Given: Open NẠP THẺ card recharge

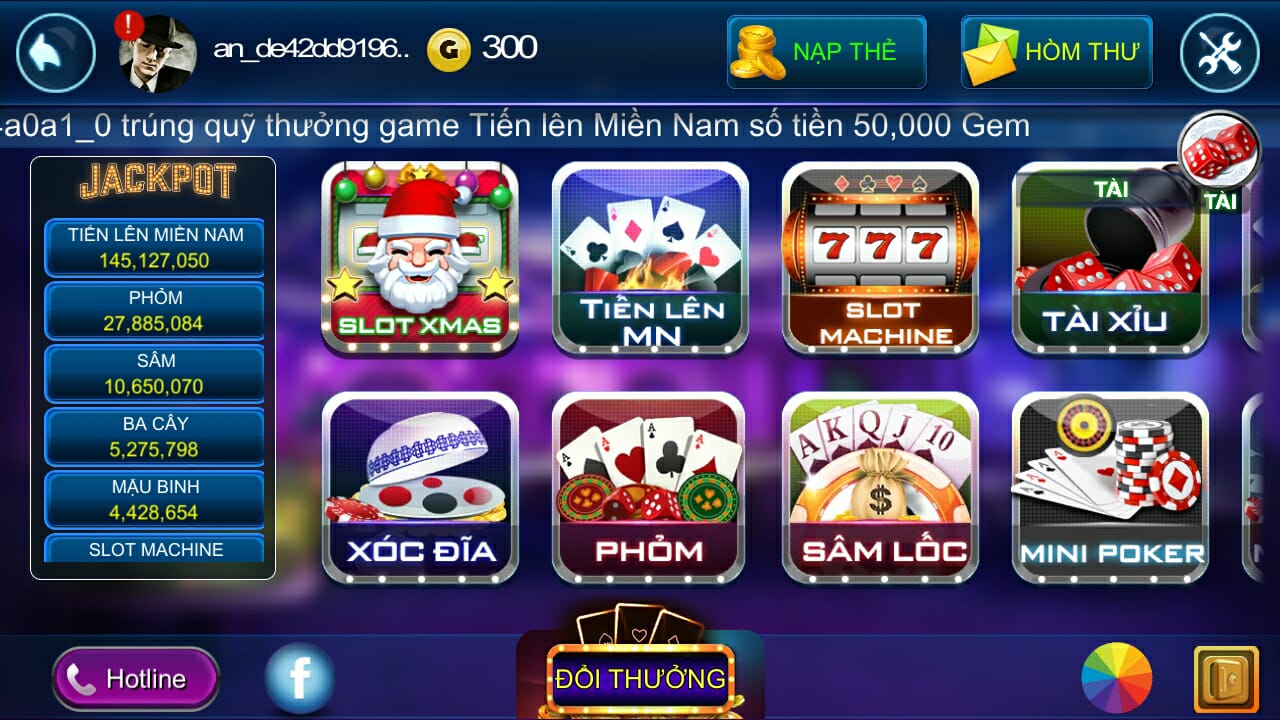Looking at the screenshot, I should (x=826, y=51).
